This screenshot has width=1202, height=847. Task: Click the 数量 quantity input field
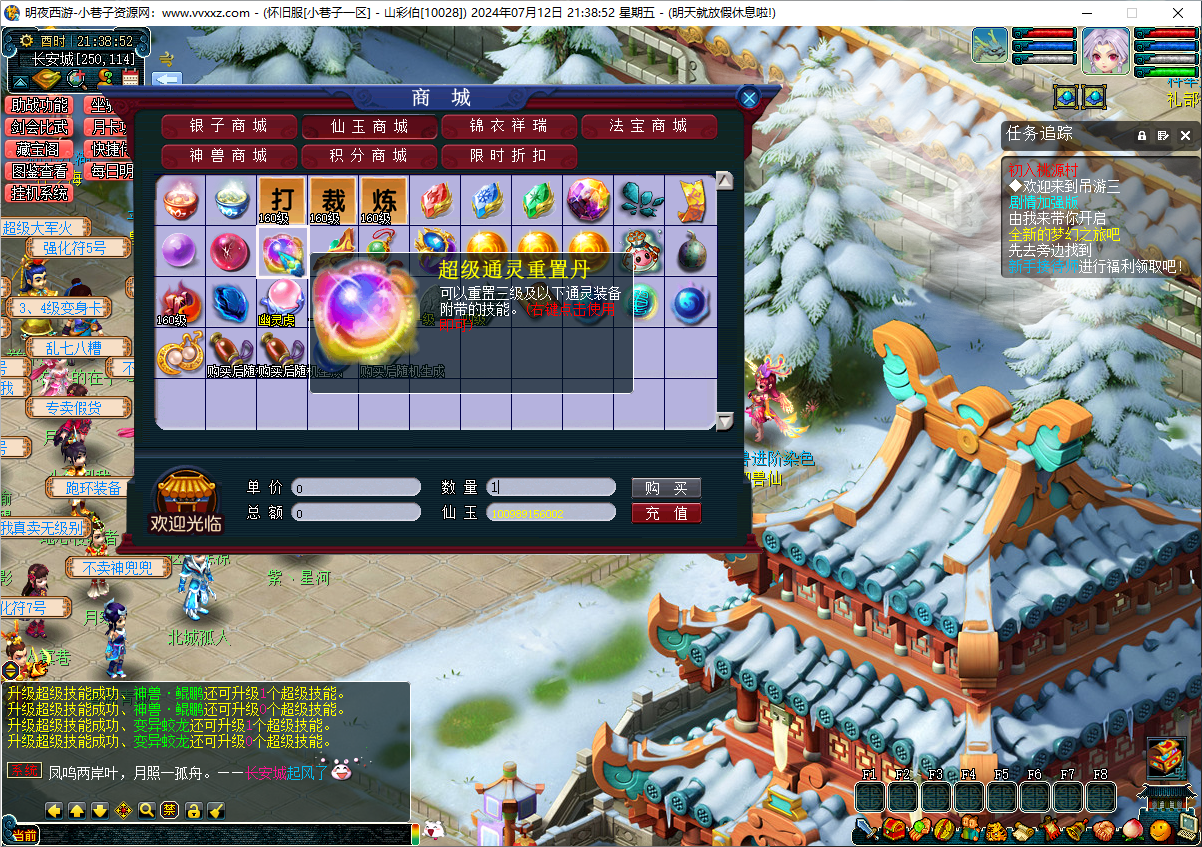click(x=551, y=488)
